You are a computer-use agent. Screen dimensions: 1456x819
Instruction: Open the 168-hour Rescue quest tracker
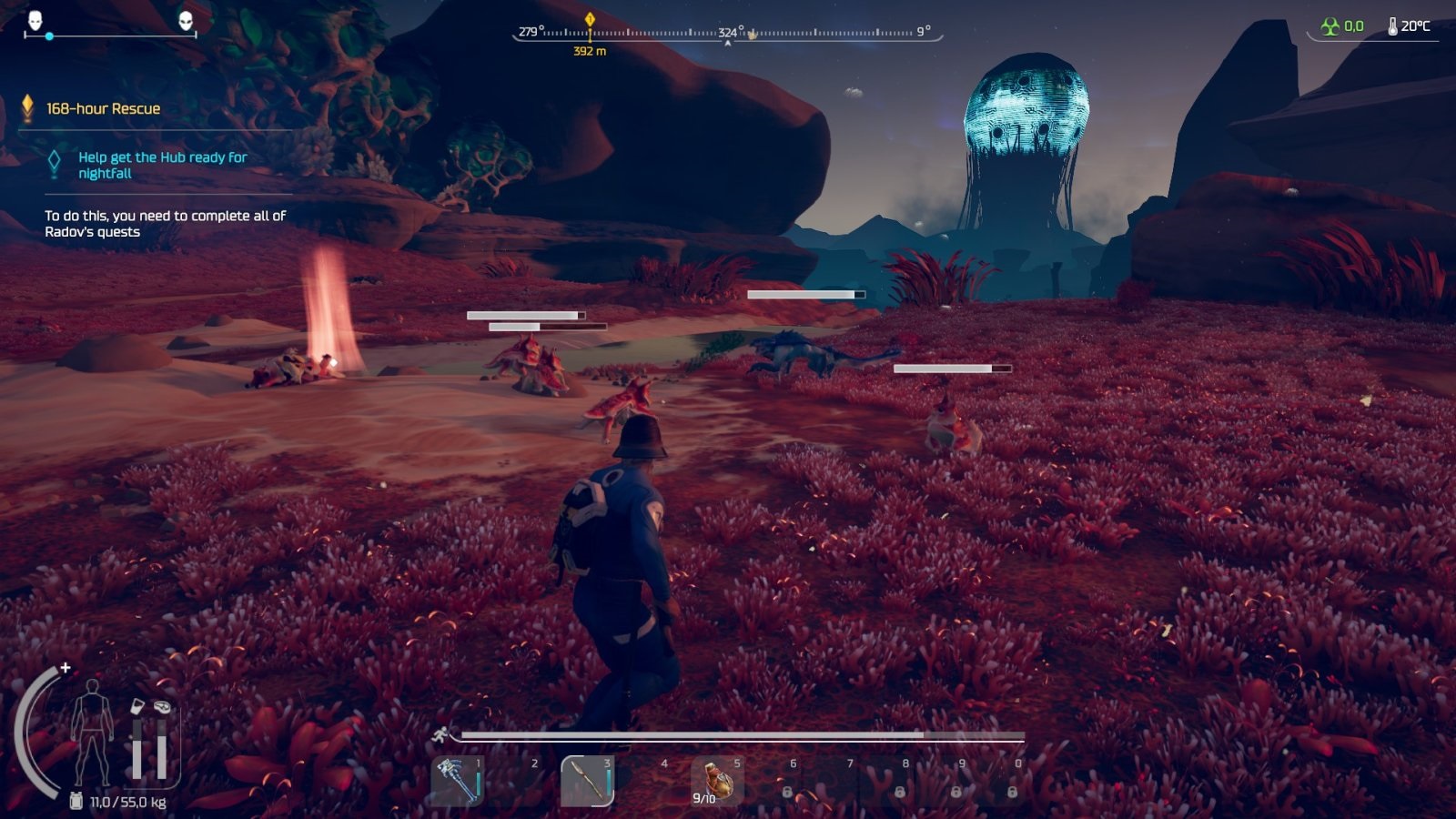coord(103,108)
